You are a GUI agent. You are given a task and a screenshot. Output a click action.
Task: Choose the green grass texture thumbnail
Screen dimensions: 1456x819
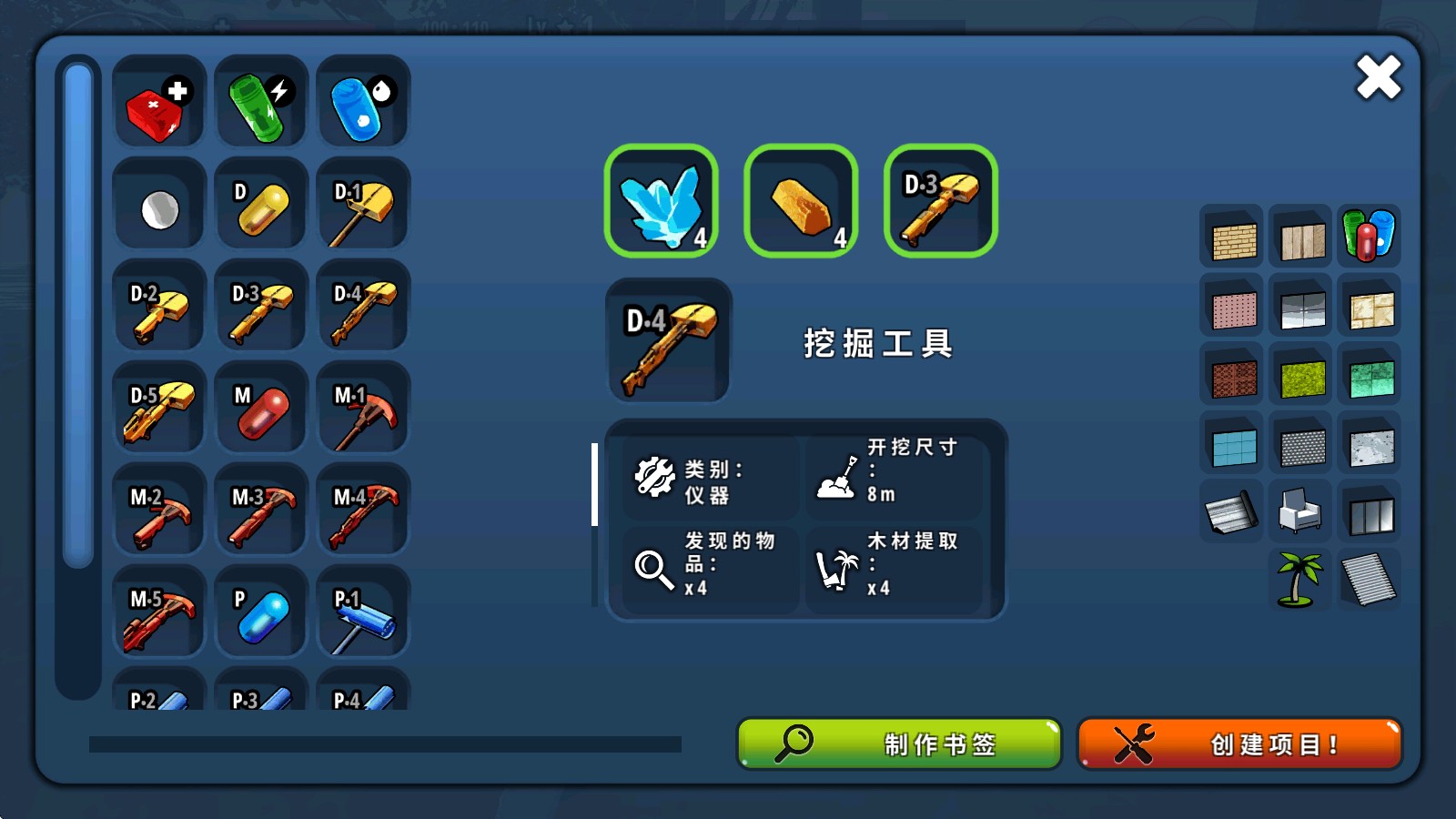(x=1300, y=377)
